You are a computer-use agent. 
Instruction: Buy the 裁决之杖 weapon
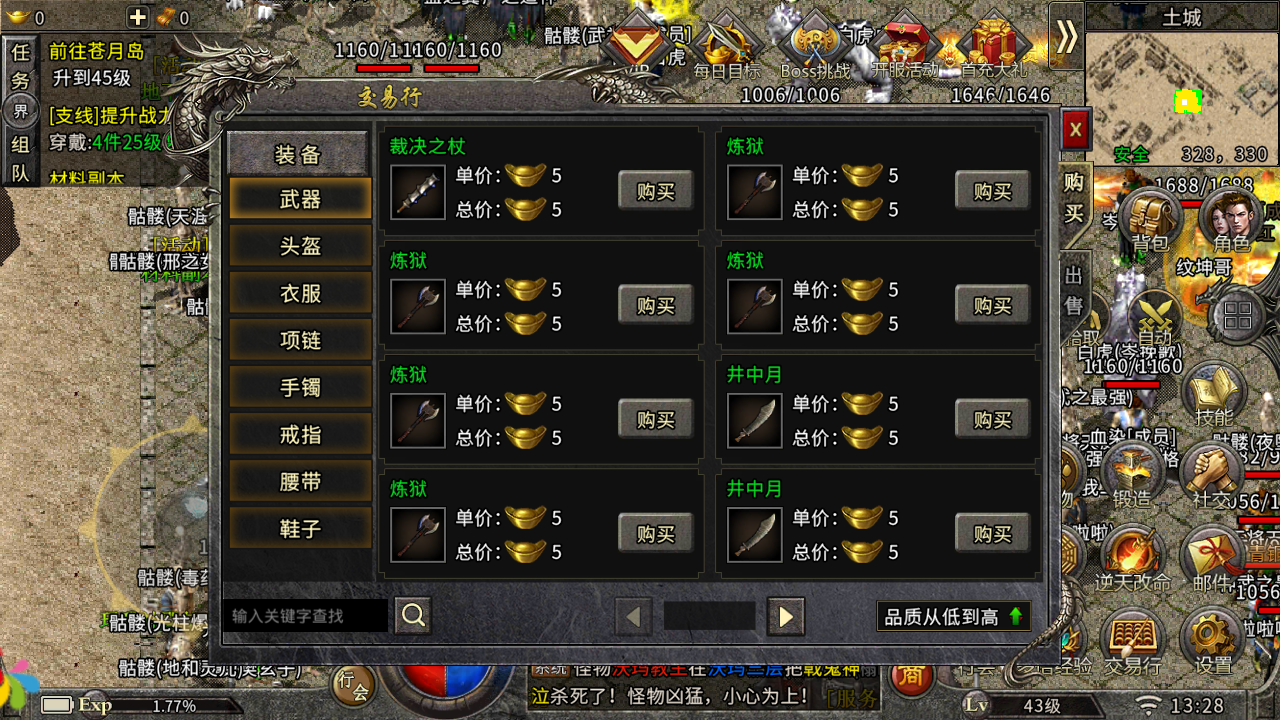[655, 191]
